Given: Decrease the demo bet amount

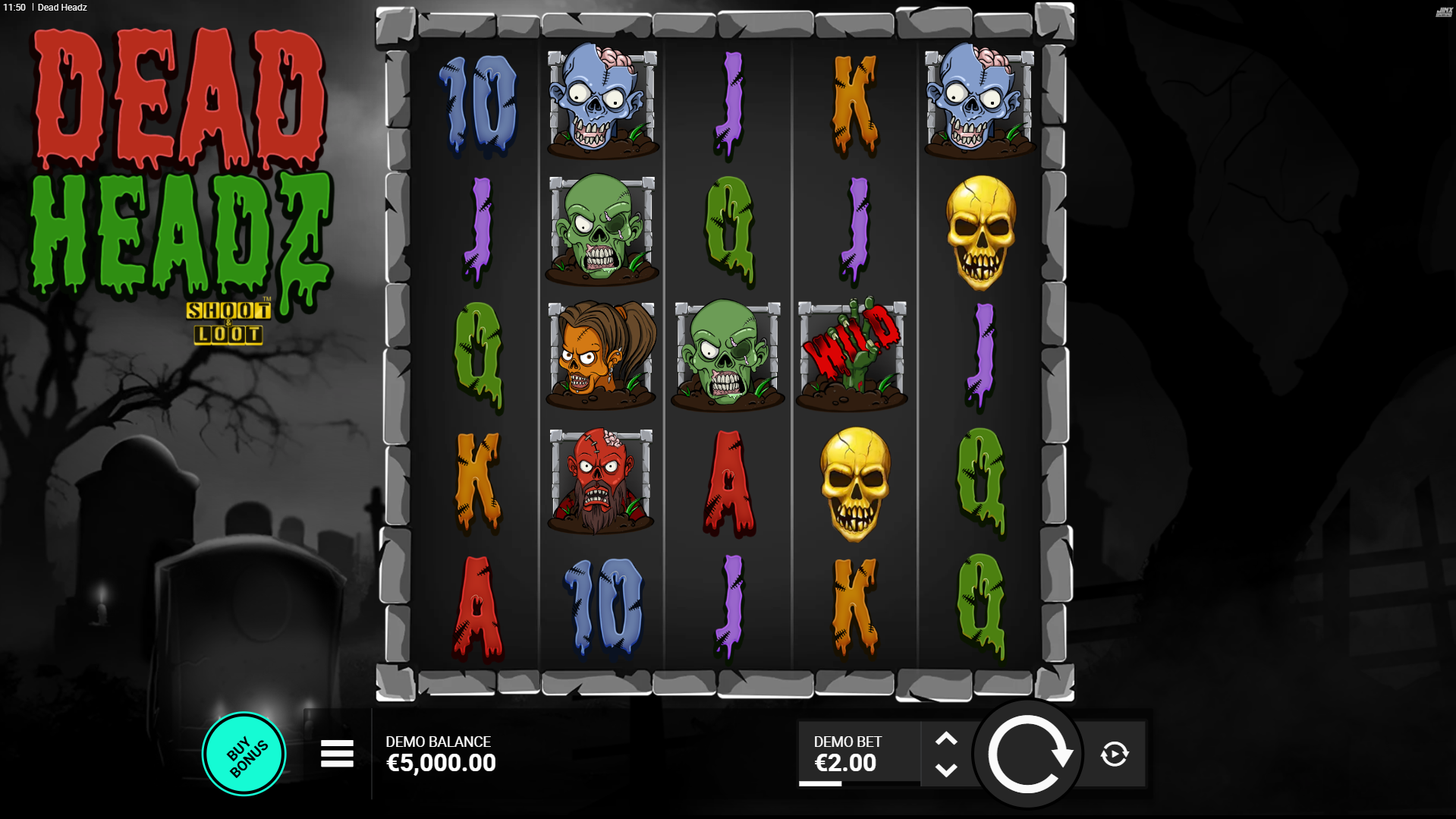Looking at the screenshot, I should click(x=945, y=770).
